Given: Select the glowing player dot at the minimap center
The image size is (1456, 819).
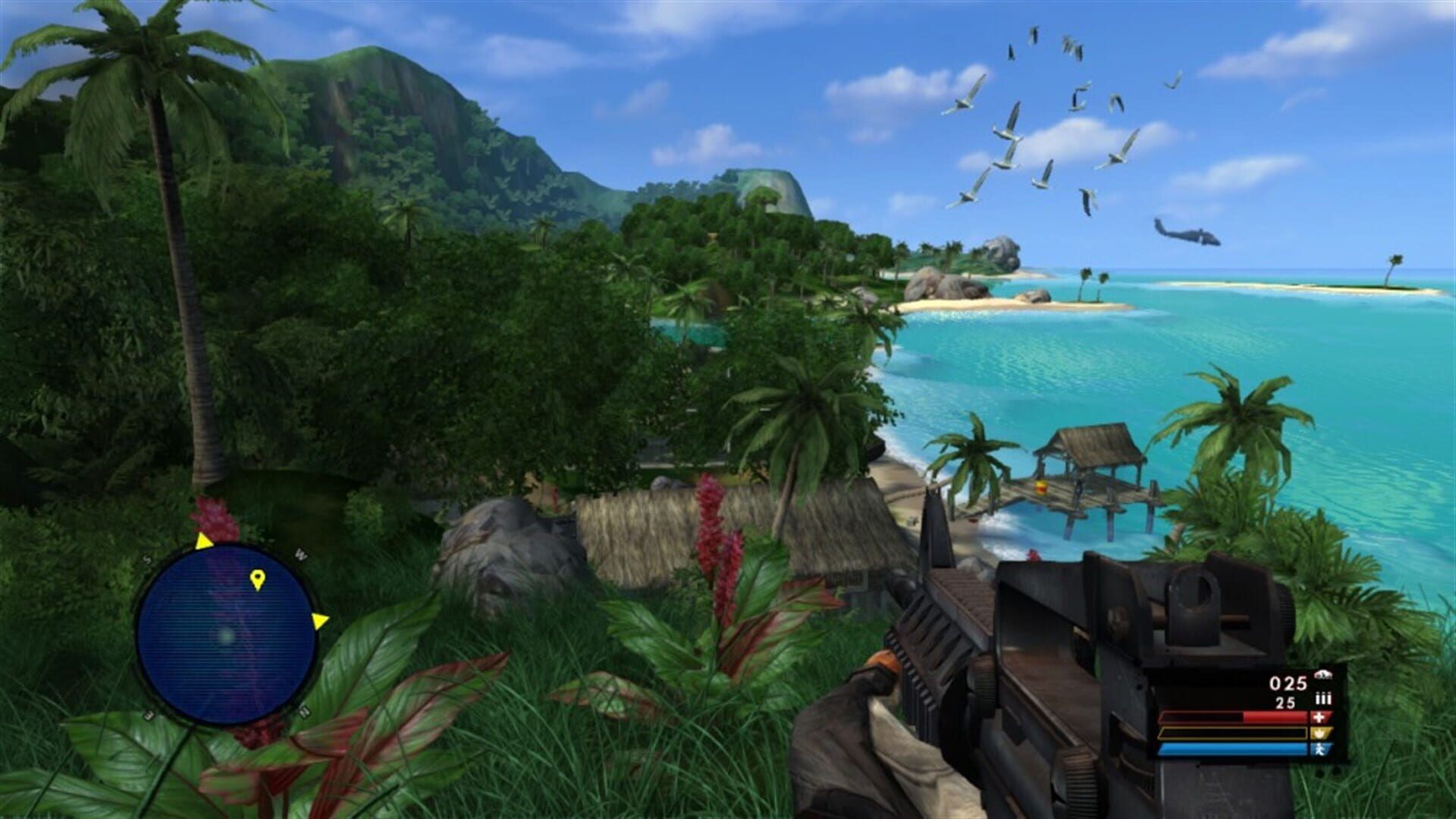Looking at the screenshot, I should point(227,637).
